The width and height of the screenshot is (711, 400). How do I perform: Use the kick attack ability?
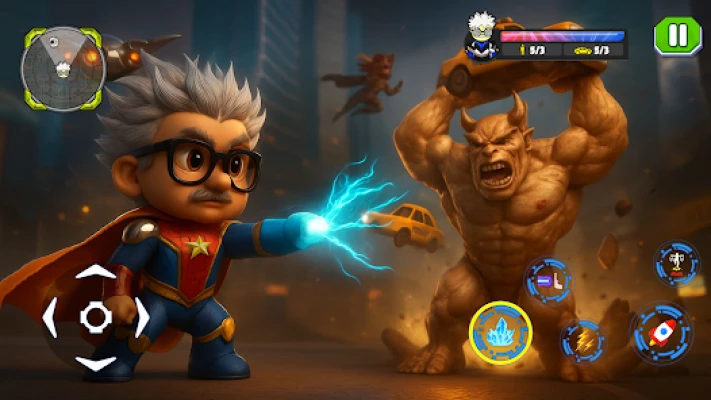coord(548,280)
